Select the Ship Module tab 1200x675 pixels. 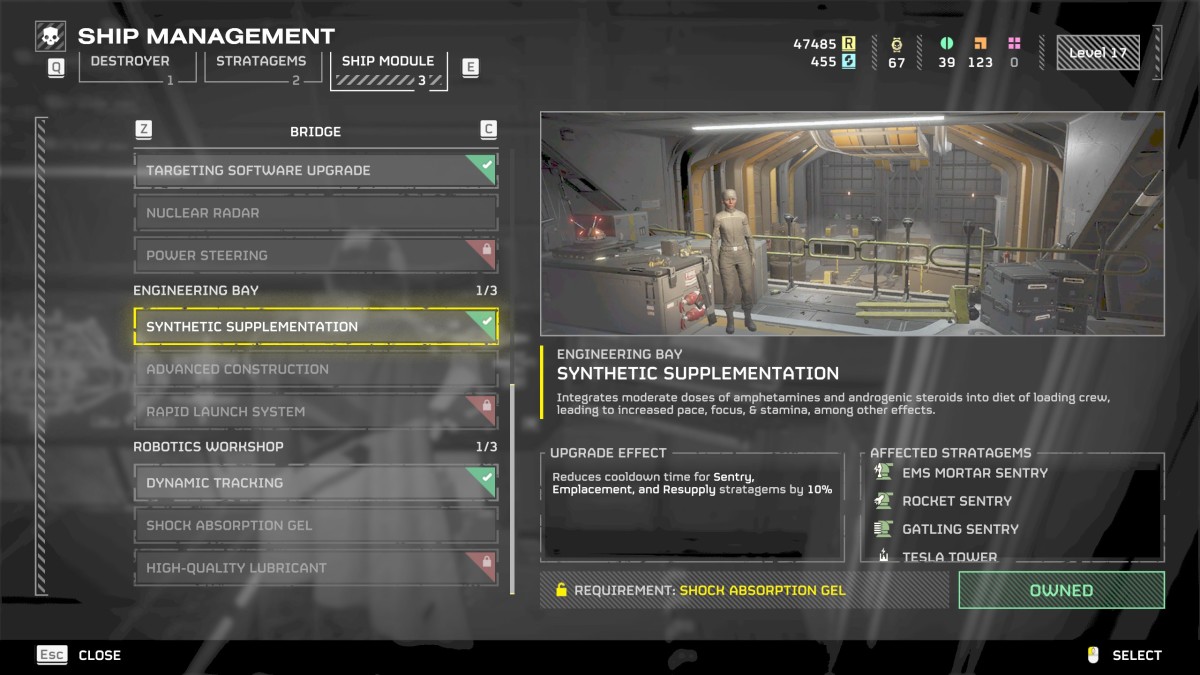click(x=388, y=68)
